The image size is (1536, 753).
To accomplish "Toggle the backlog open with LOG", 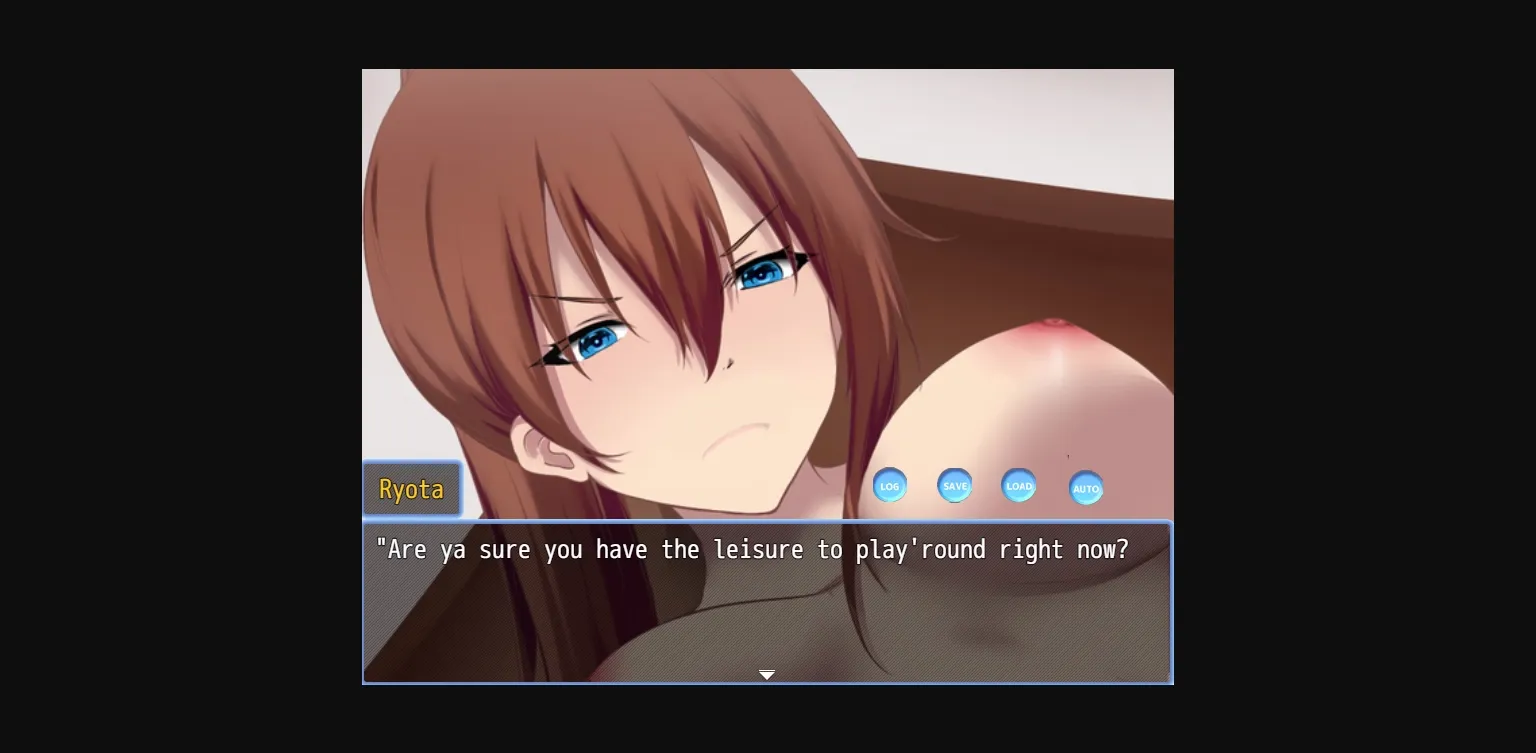I will coord(890,485).
